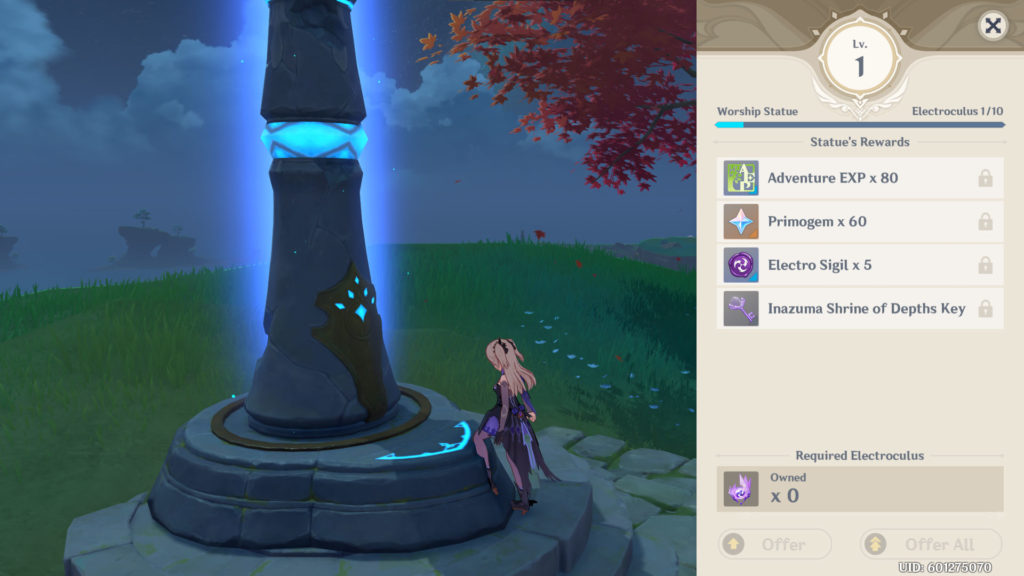Close the Statue of The Seven panel

click(x=992, y=27)
